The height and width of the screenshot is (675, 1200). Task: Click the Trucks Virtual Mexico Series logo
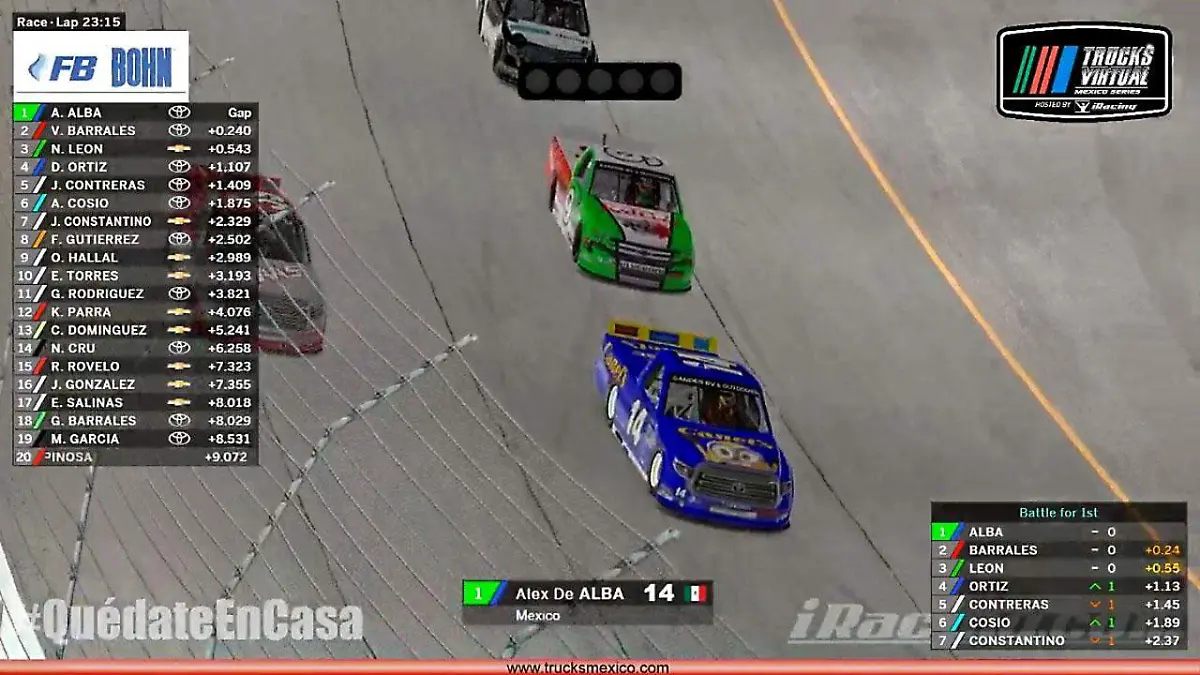click(1084, 72)
